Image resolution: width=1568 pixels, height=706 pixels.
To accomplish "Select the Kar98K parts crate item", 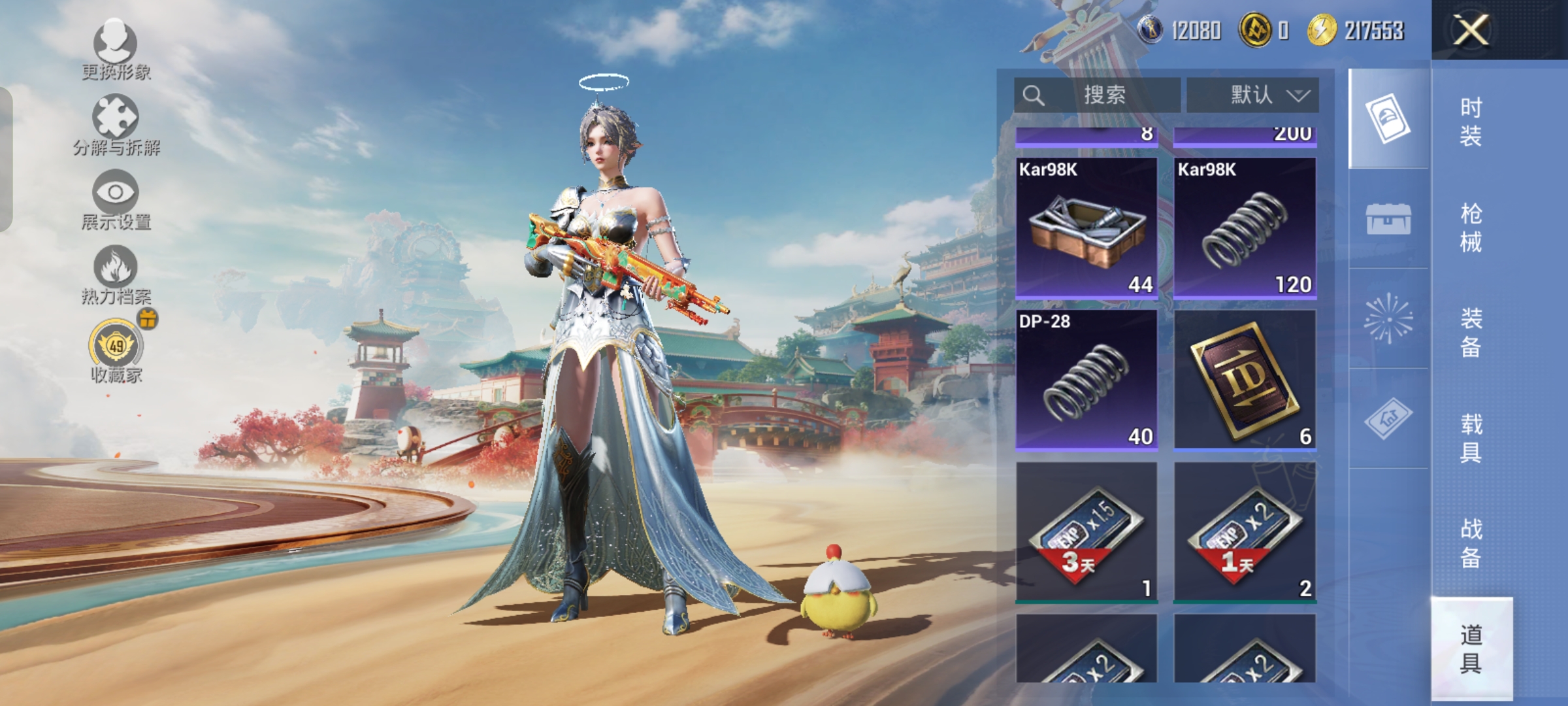I will coord(1086,229).
